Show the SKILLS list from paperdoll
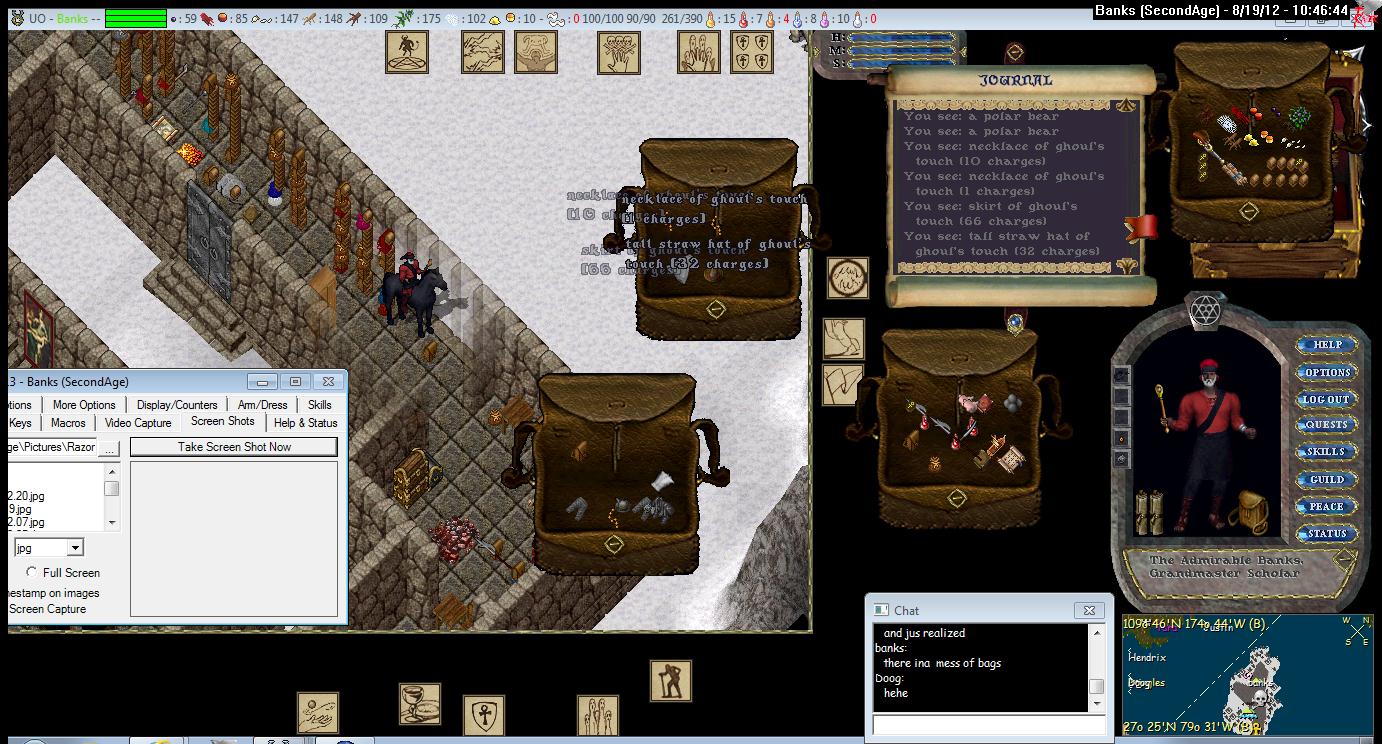The height and width of the screenshot is (744, 1382). (x=1326, y=452)
